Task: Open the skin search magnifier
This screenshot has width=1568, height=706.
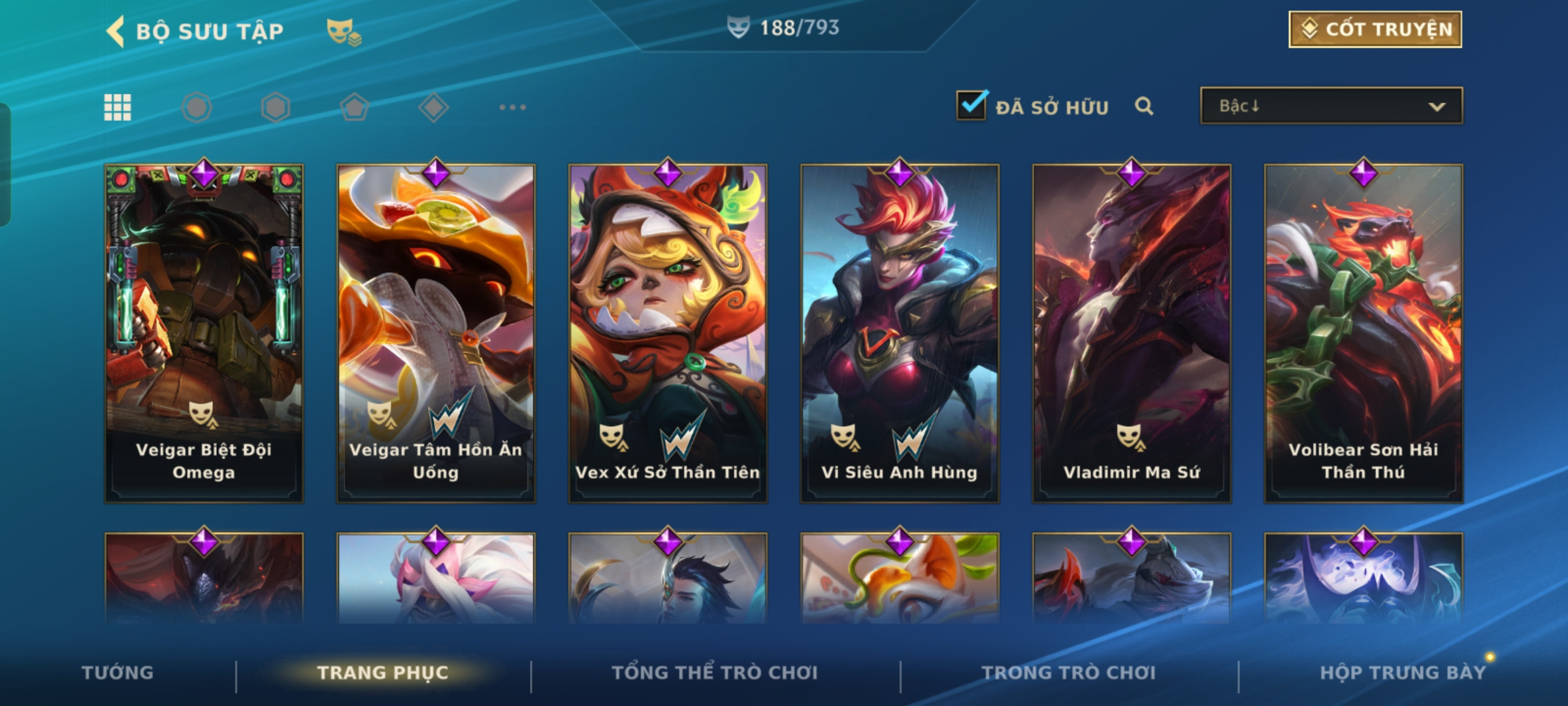Action: click(1144, 106)
